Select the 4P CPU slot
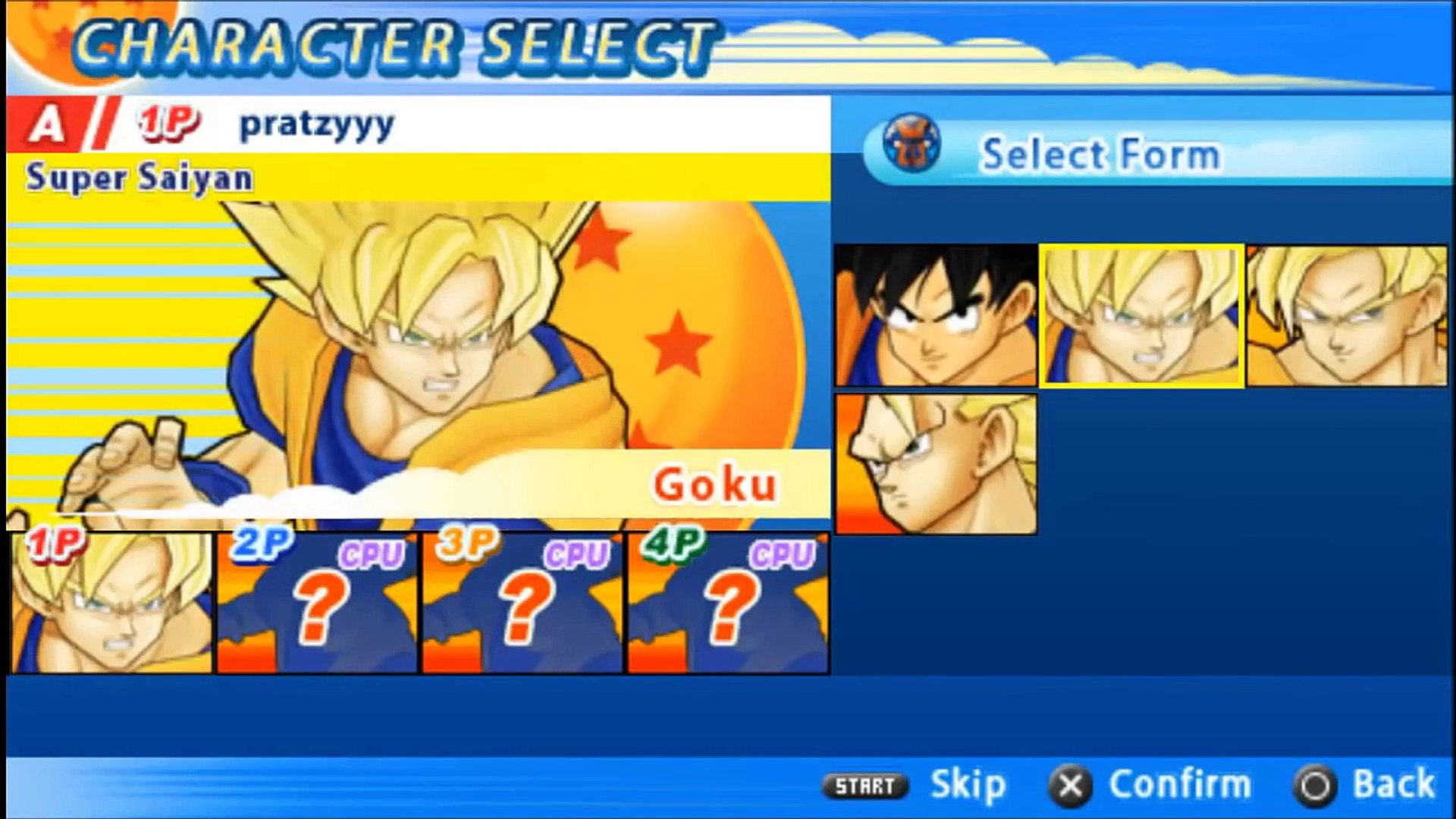Image resolution: width=1456 pixels, height=819 pixels. tap(728, 603)
